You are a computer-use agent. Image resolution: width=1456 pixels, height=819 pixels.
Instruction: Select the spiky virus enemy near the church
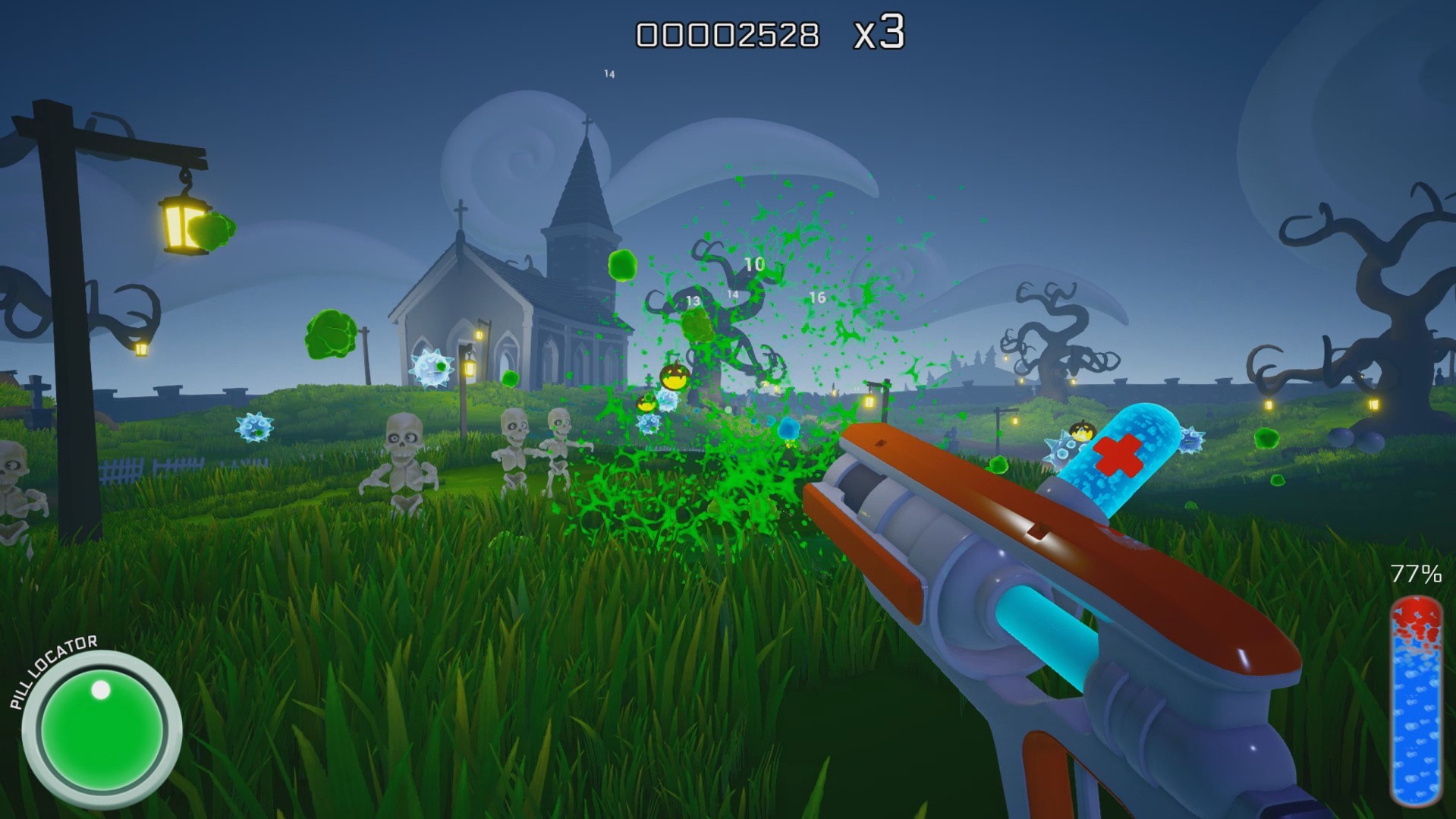pyautogui.click(x=430, y=369)
